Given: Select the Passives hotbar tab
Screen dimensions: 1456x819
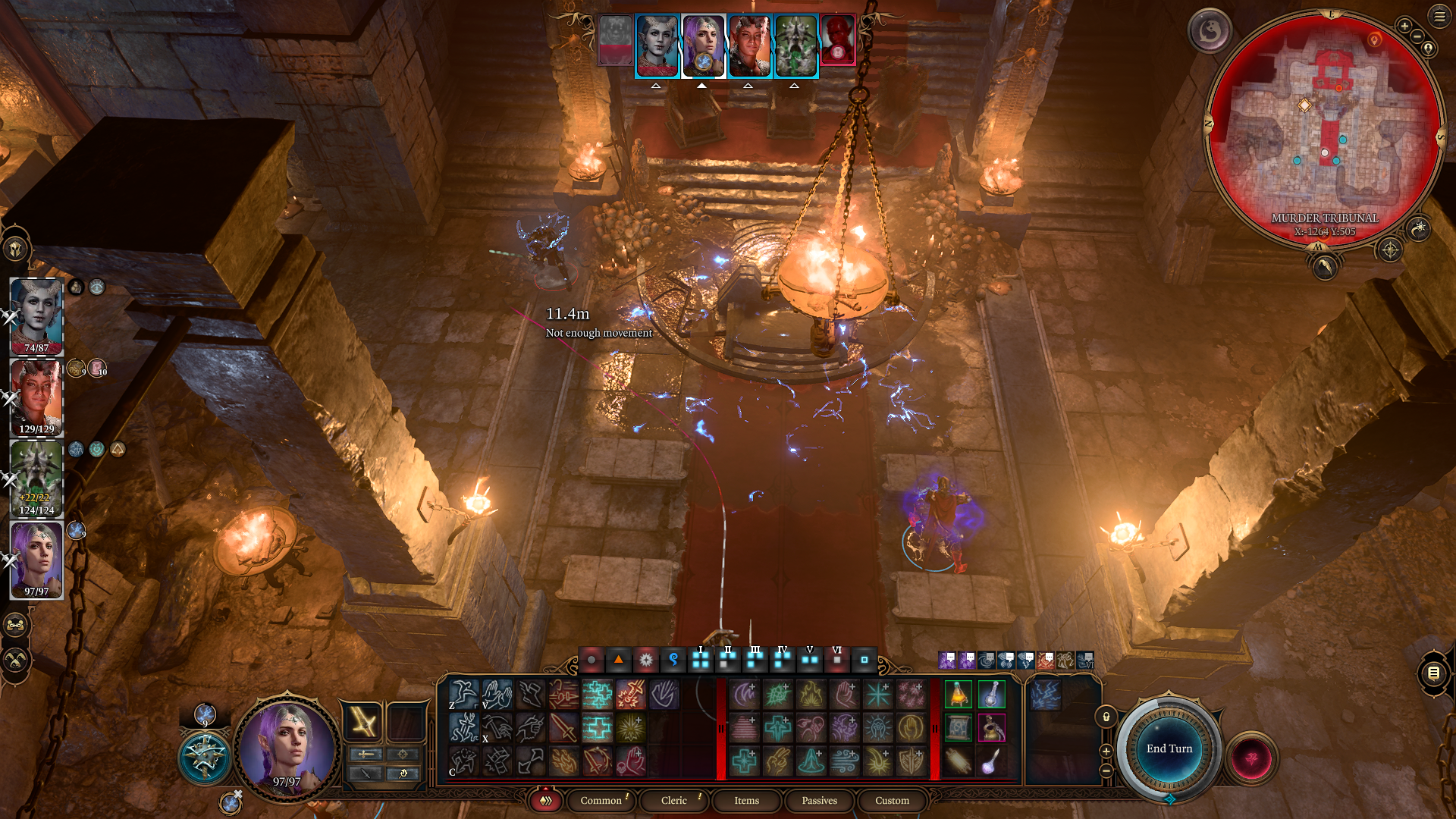Looking at the screenshot, I should click(x=819, y=801).
